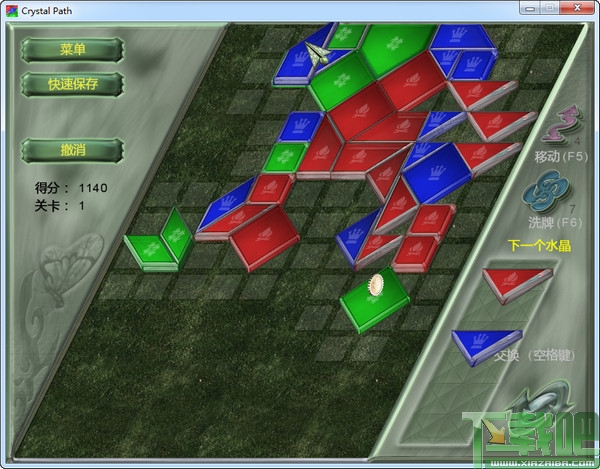
Task: Undo the last move with 撤消
Action: pos(72,150)
